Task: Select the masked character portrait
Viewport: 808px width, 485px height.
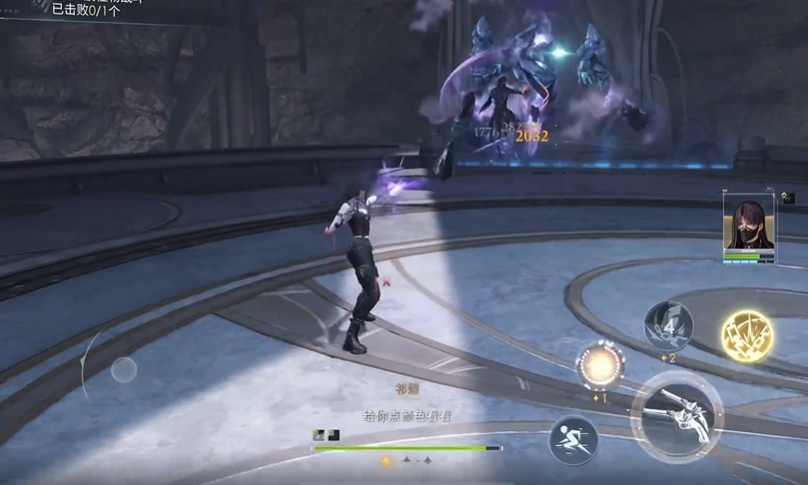Action: 748,225
